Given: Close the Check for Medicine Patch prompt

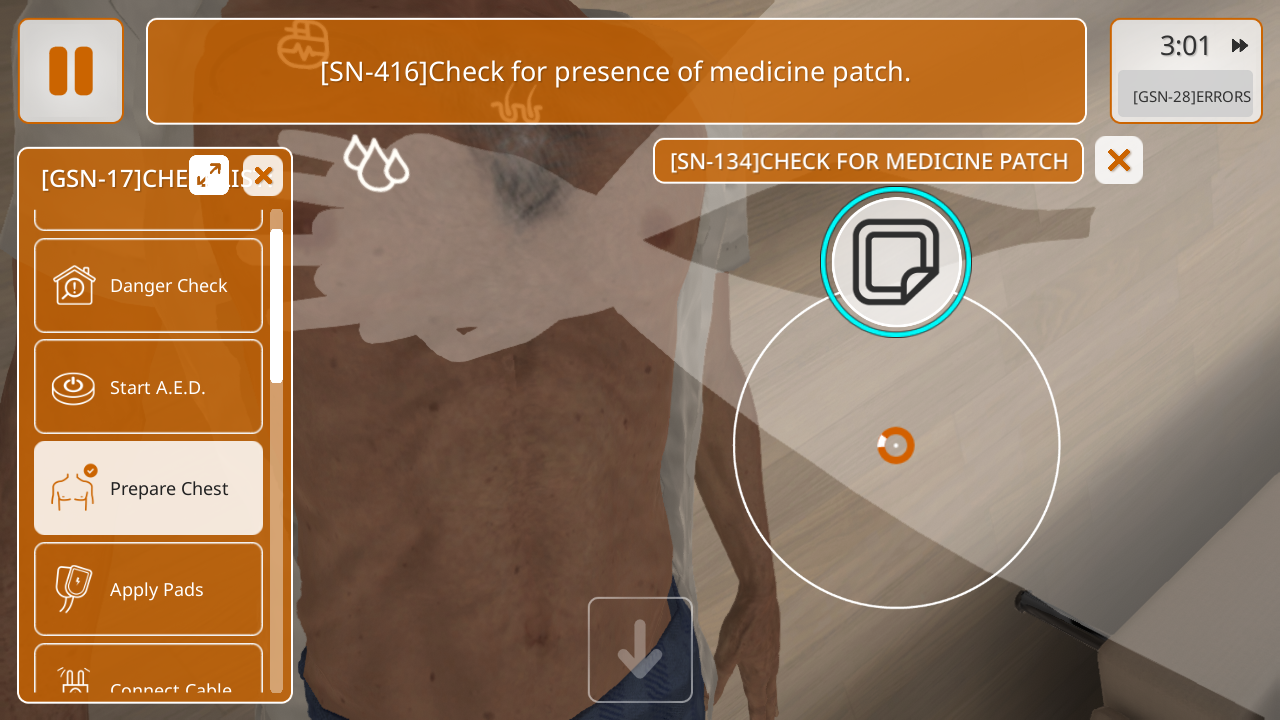Looking at the screenshot, I should click(1119, 160).
